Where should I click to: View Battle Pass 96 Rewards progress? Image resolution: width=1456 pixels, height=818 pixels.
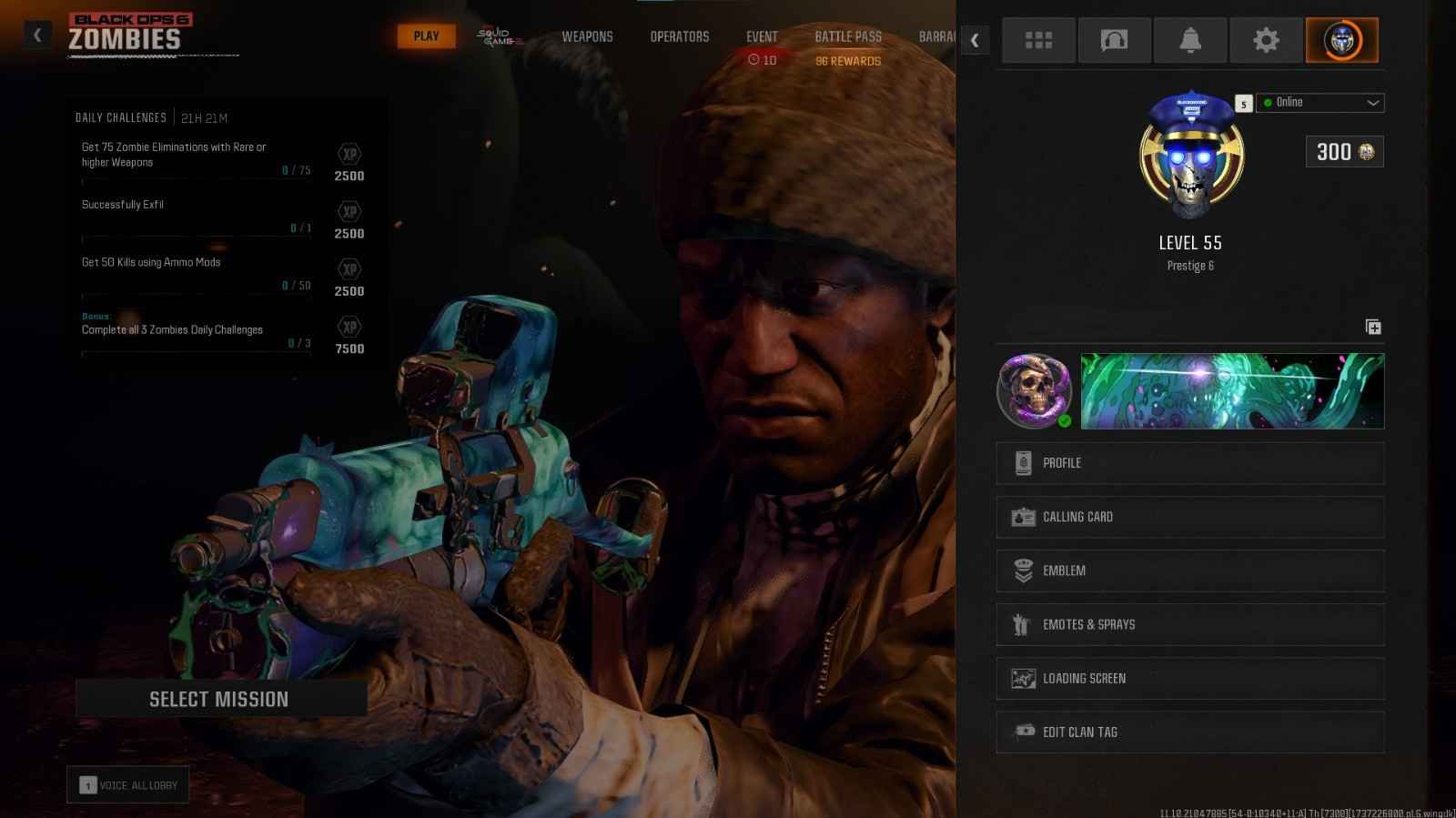tap(847, 60)
